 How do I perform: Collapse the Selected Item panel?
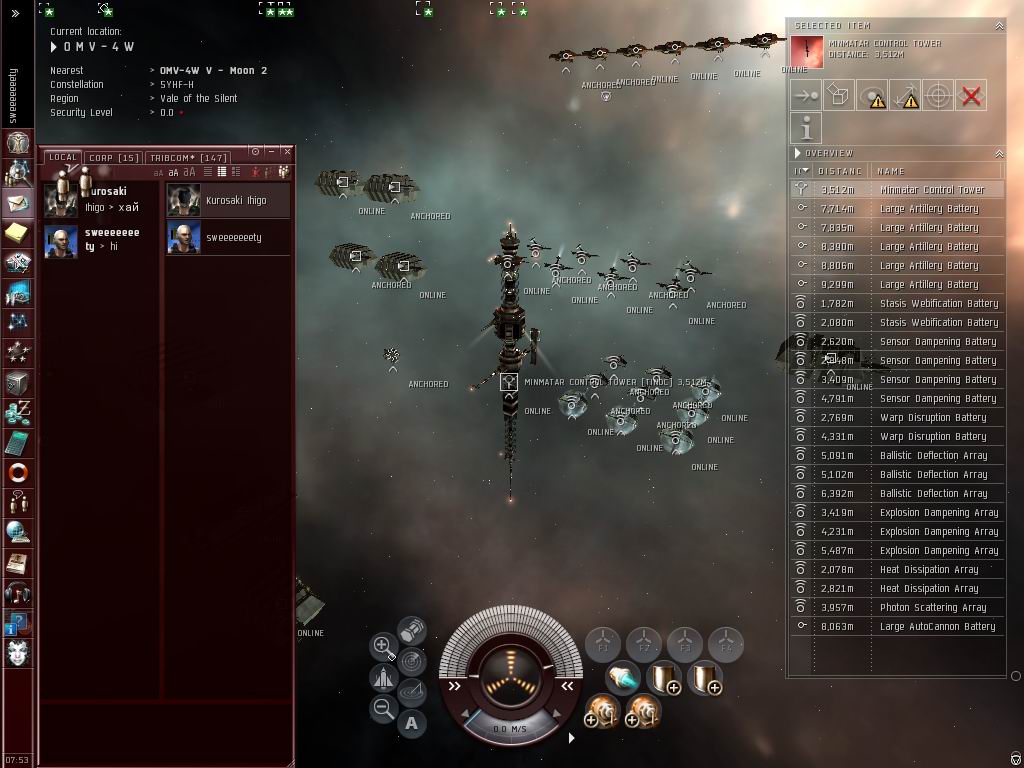tap(998, 26)
